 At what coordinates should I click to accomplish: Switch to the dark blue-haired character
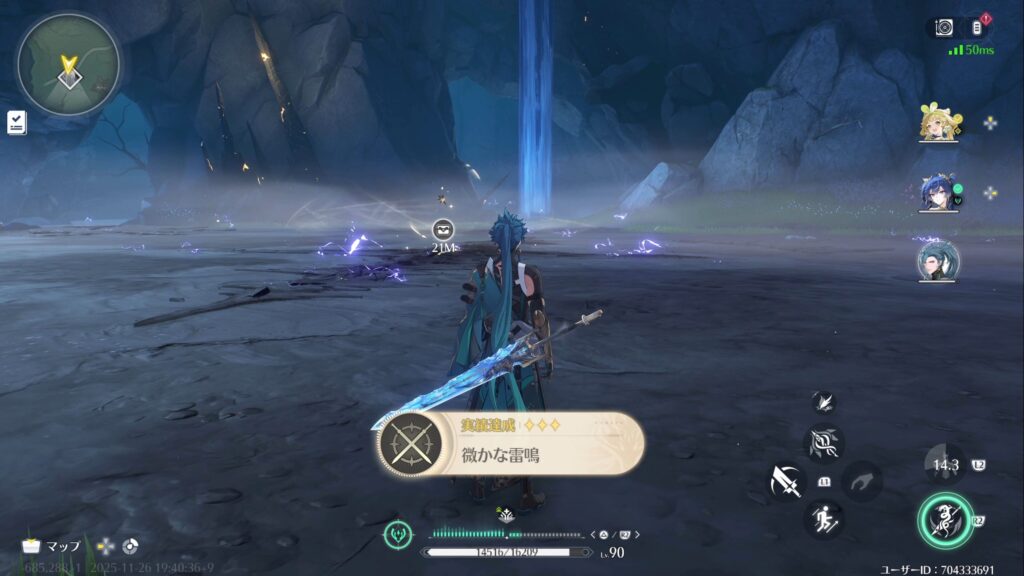pos(938,192)
